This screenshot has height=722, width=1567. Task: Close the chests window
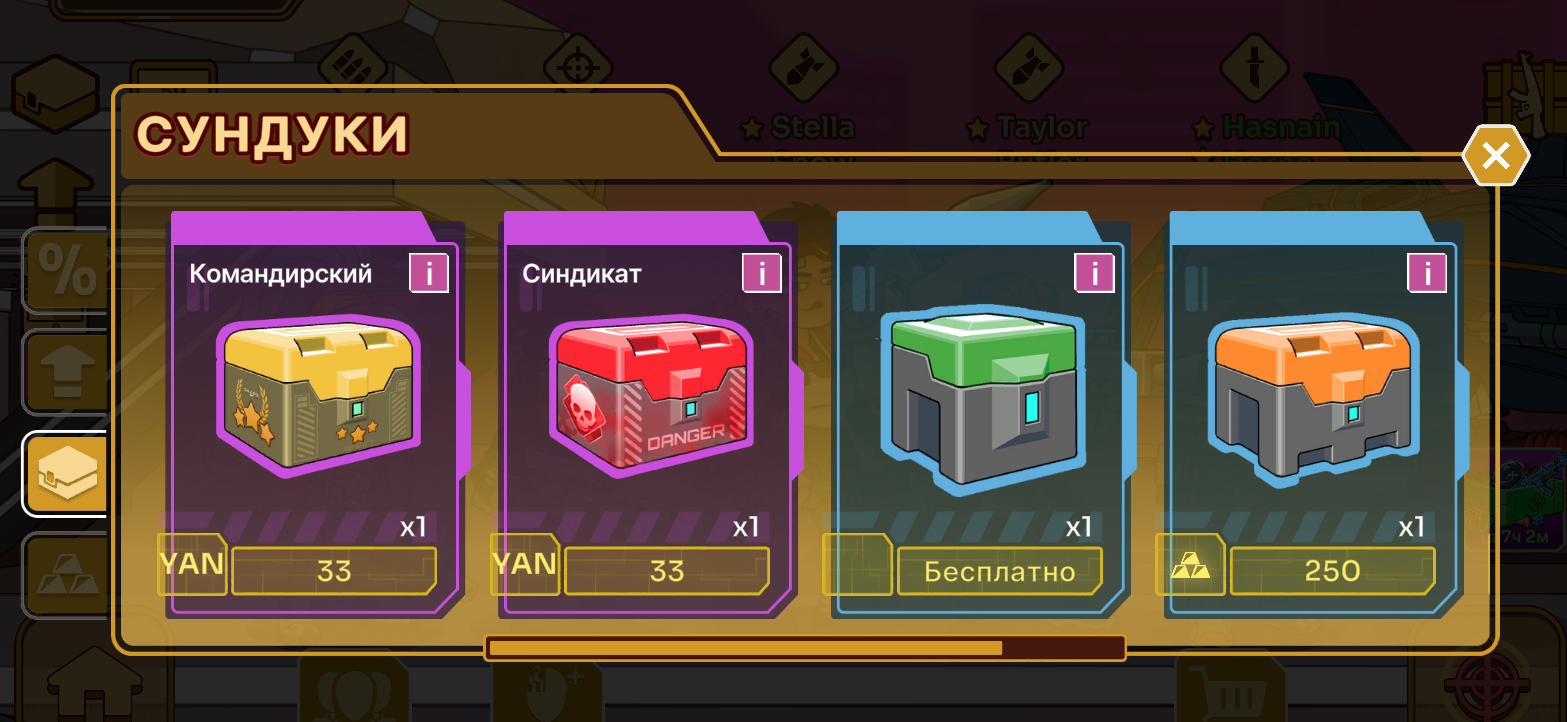(1495, 156)
